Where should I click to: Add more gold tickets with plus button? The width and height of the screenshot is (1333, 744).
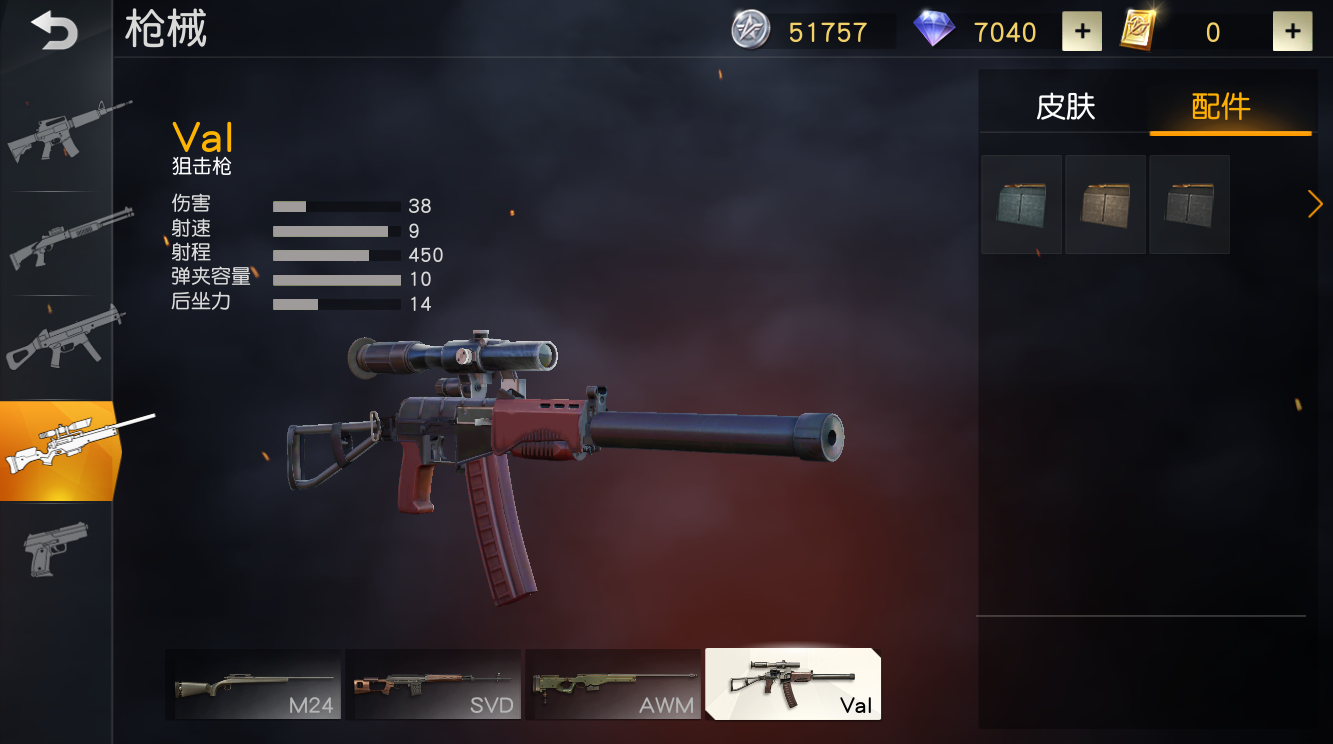point(1292,32)
